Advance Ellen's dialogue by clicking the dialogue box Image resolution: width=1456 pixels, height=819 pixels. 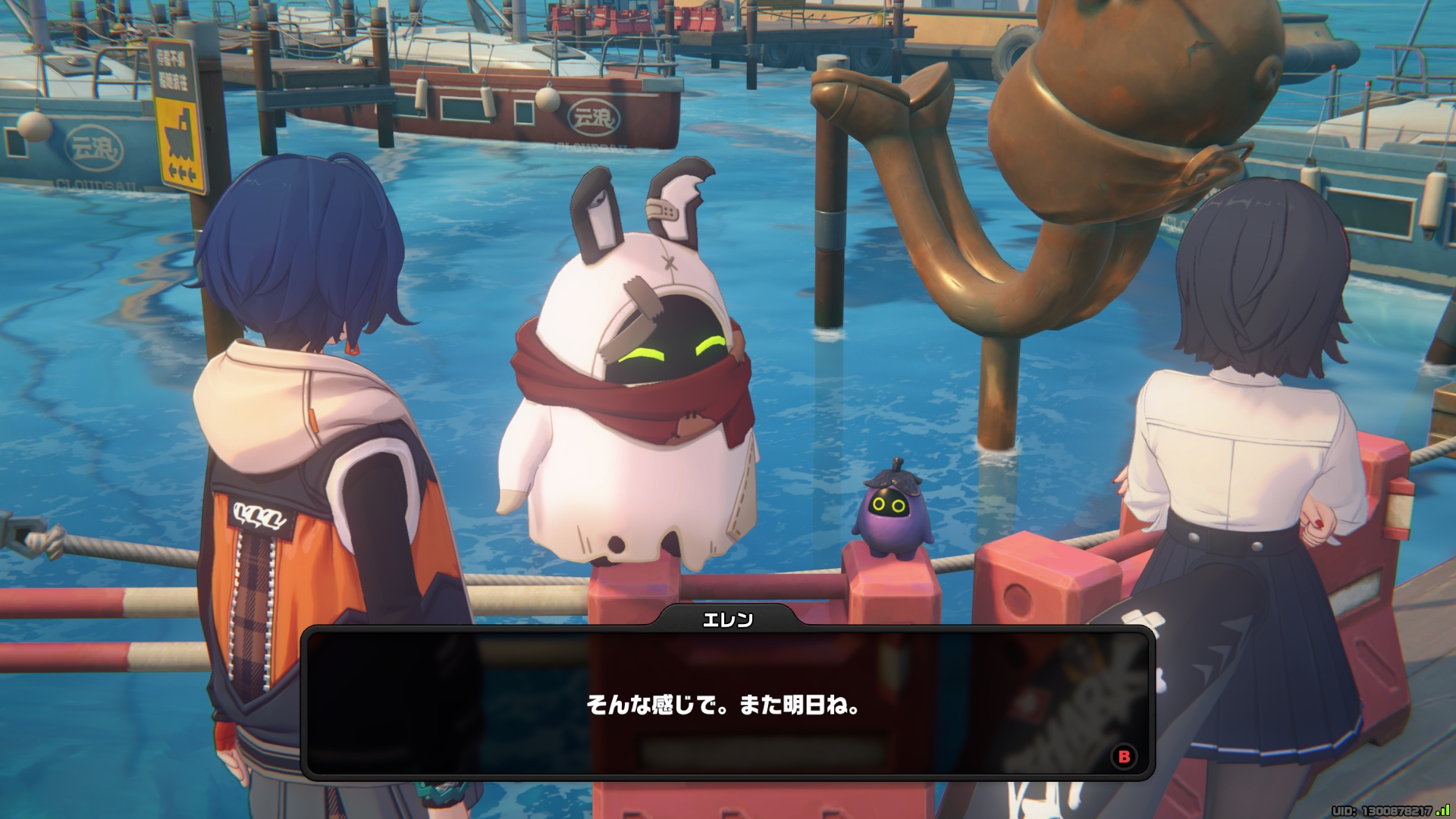(726, 704)
